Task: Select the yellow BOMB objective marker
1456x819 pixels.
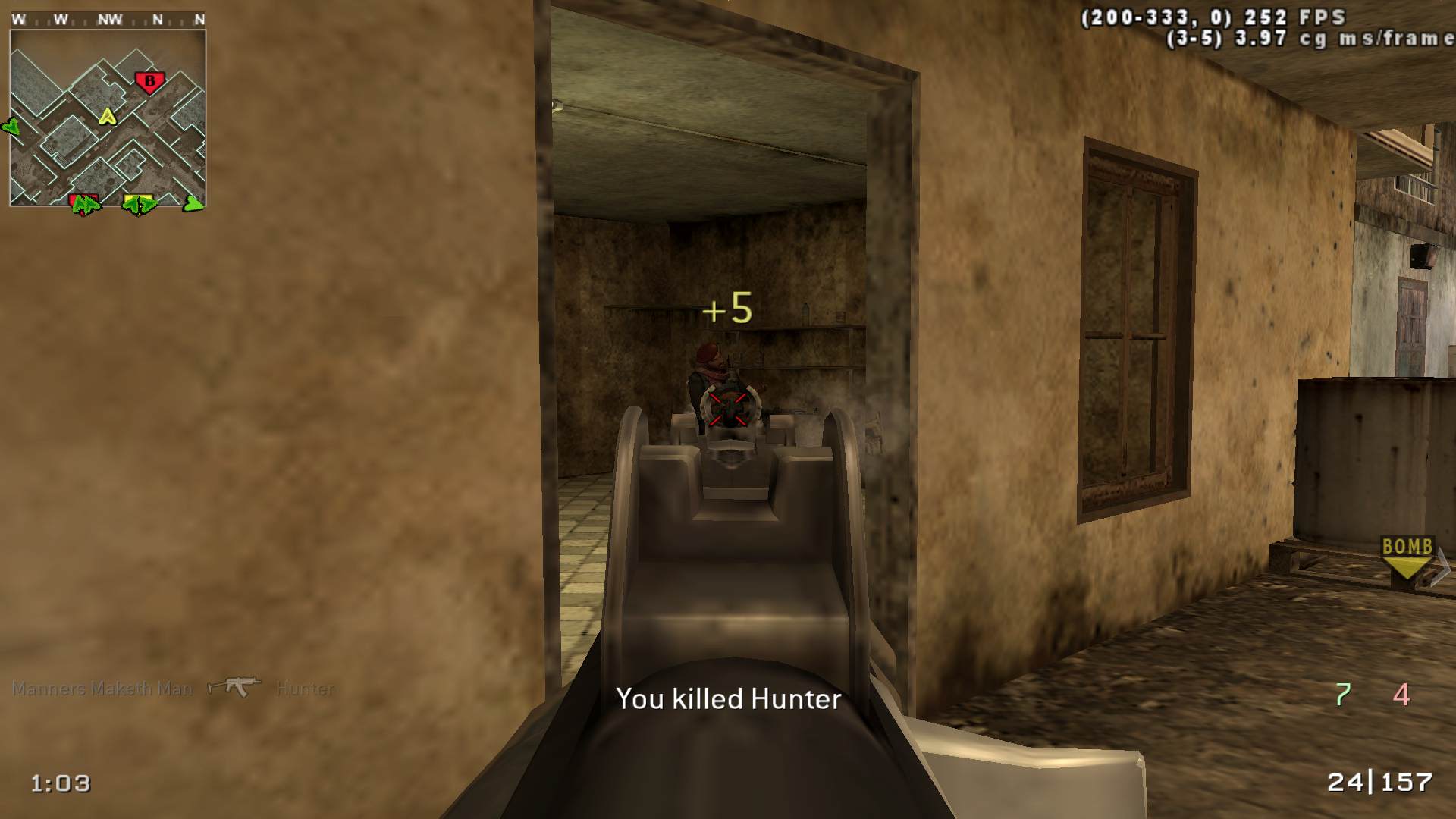Action: [x=1407, y=558]
